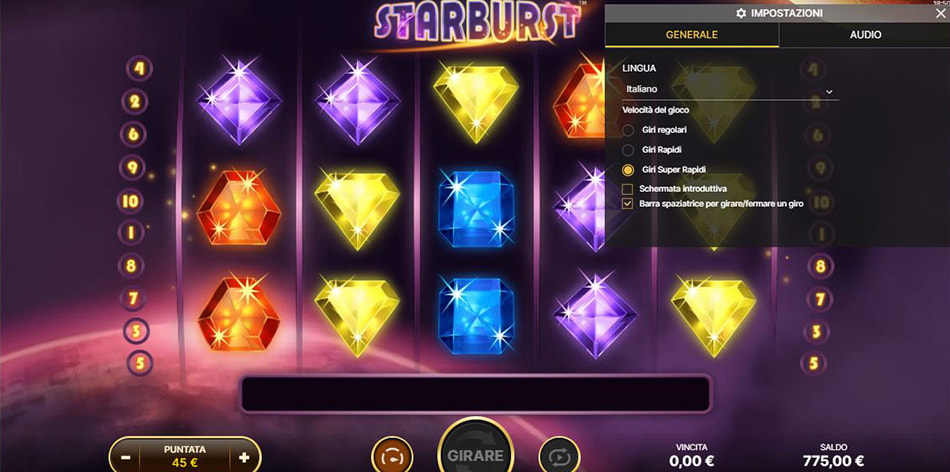Viewport: 950px width, 472px height.
Task: Select the Giri Rapidi speed option
Action: pos(628,150)
